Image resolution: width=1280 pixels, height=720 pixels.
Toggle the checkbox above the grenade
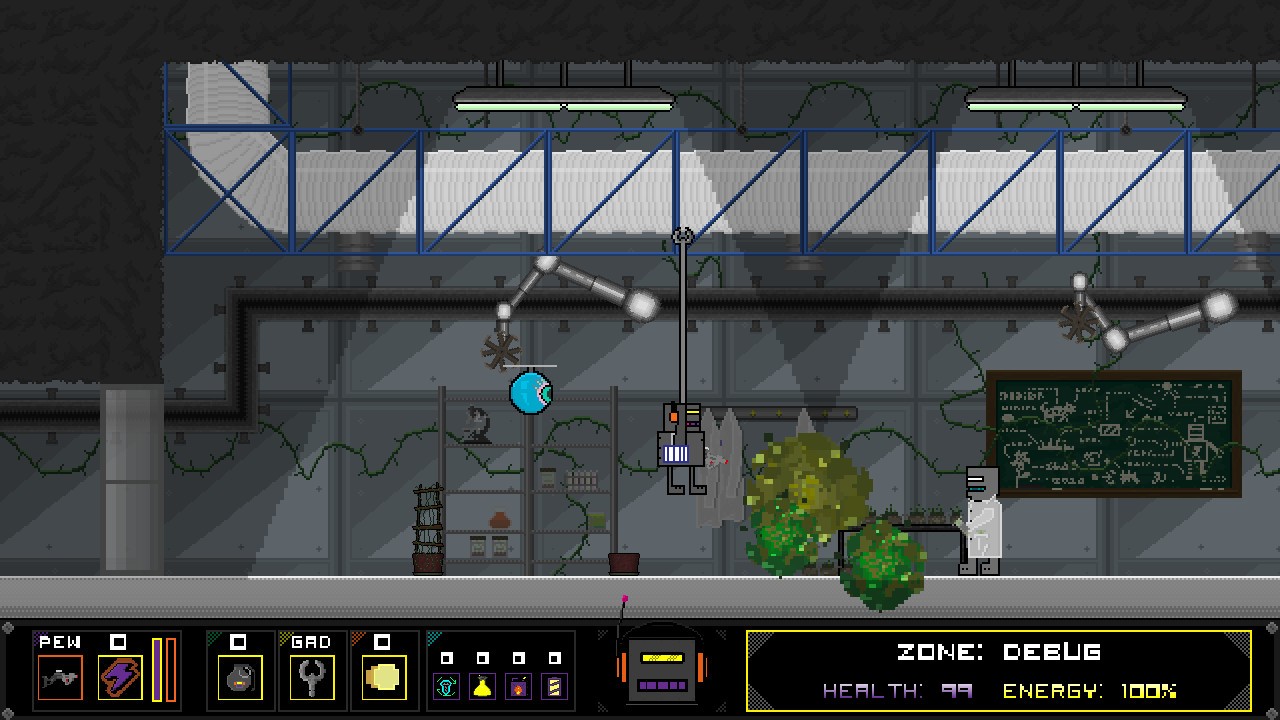(240, 643)
